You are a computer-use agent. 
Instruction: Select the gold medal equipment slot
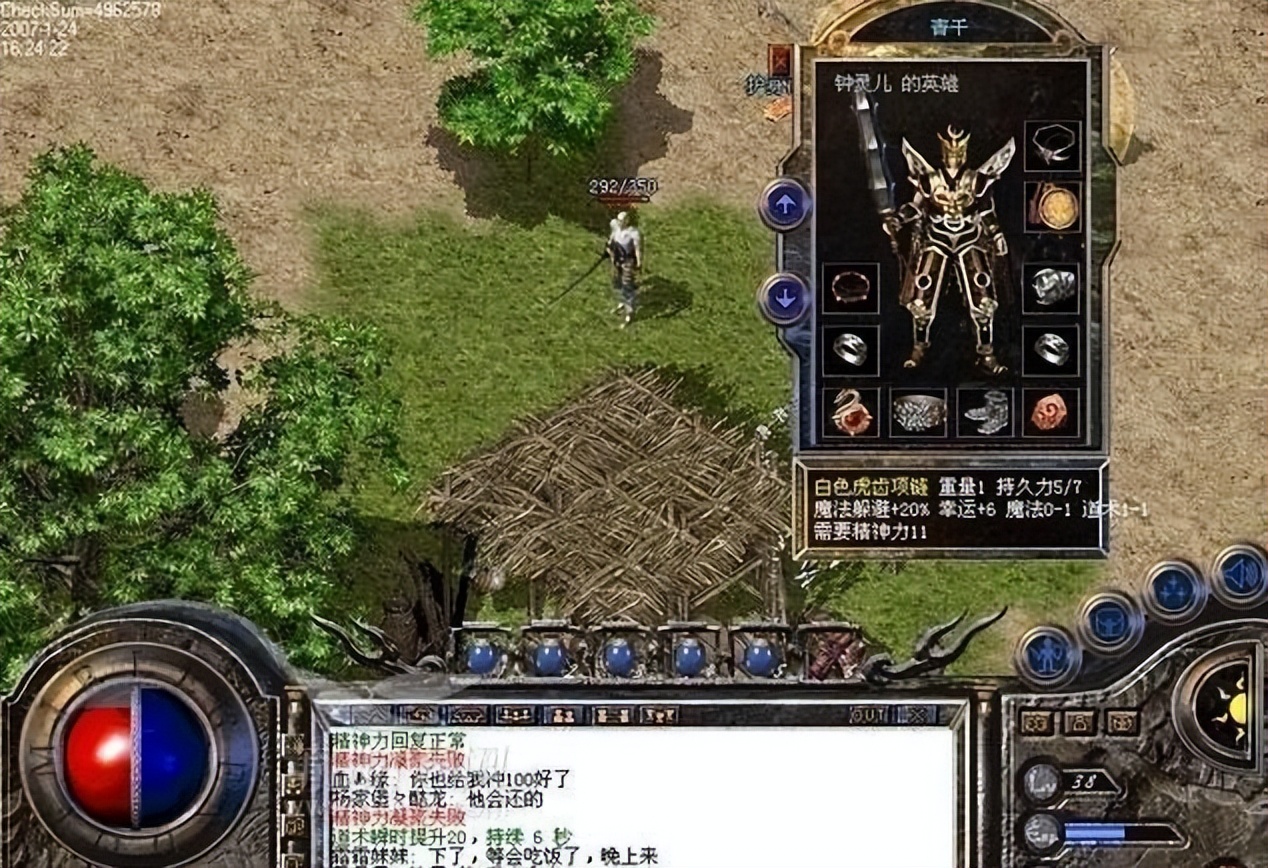[1053, 207]
